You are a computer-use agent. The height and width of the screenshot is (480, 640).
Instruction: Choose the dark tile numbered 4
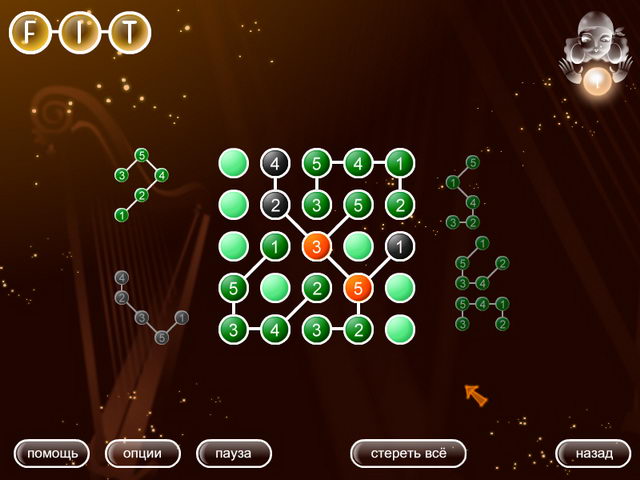click(x=275, y=162)
